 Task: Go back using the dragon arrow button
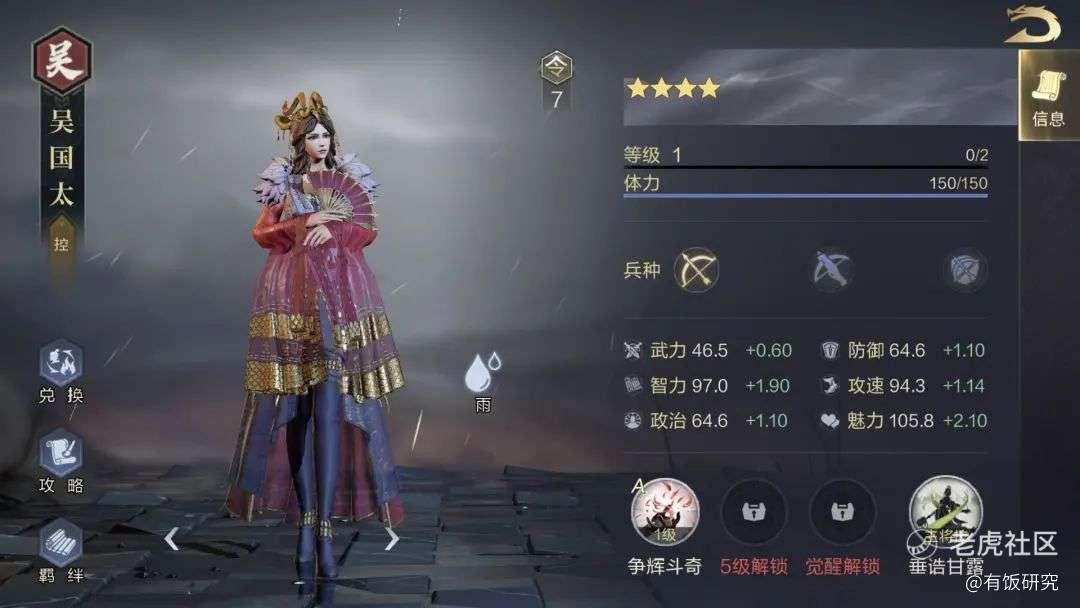[1033, 23]
